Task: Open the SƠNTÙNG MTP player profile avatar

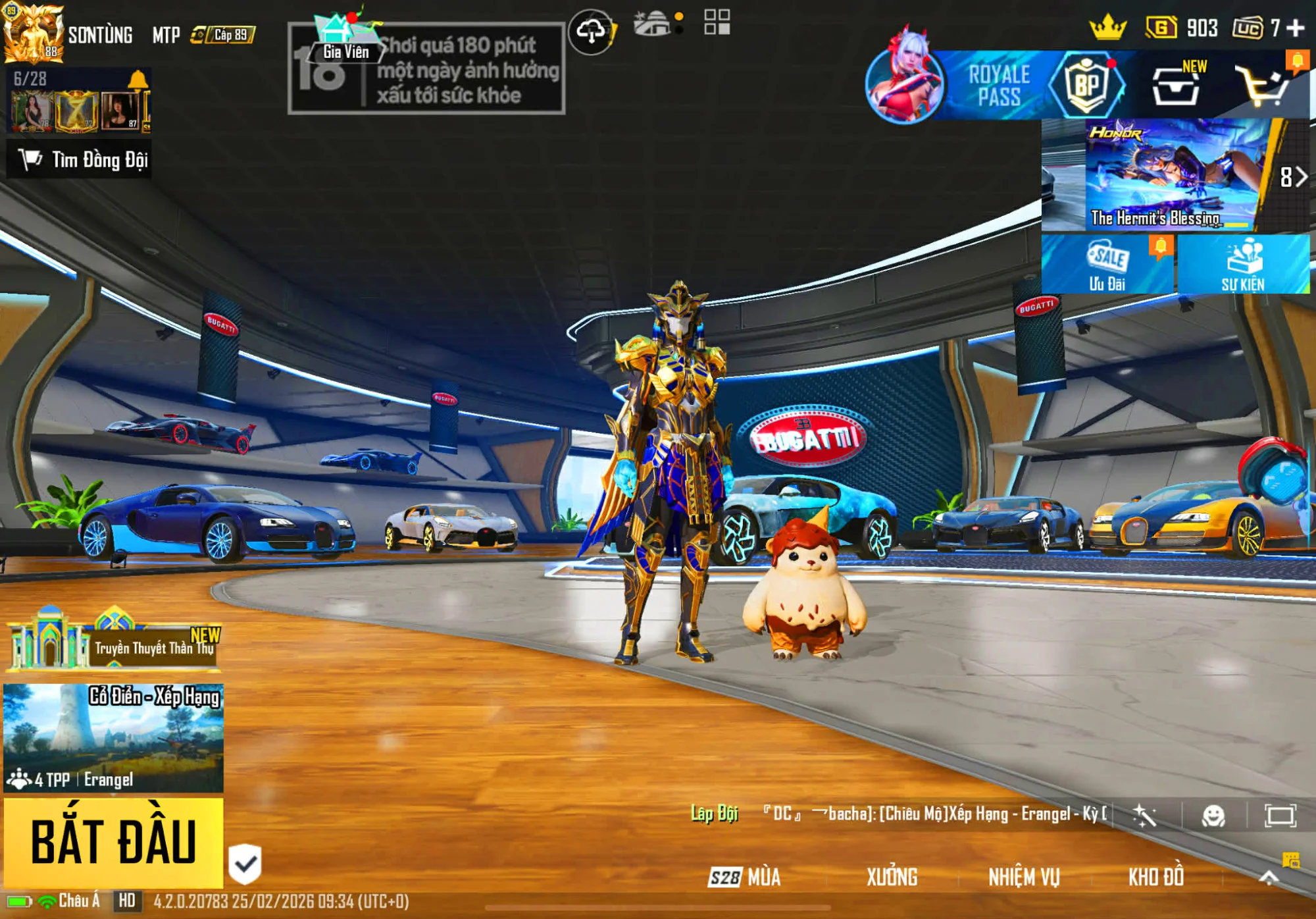Action: pos(33,33)
